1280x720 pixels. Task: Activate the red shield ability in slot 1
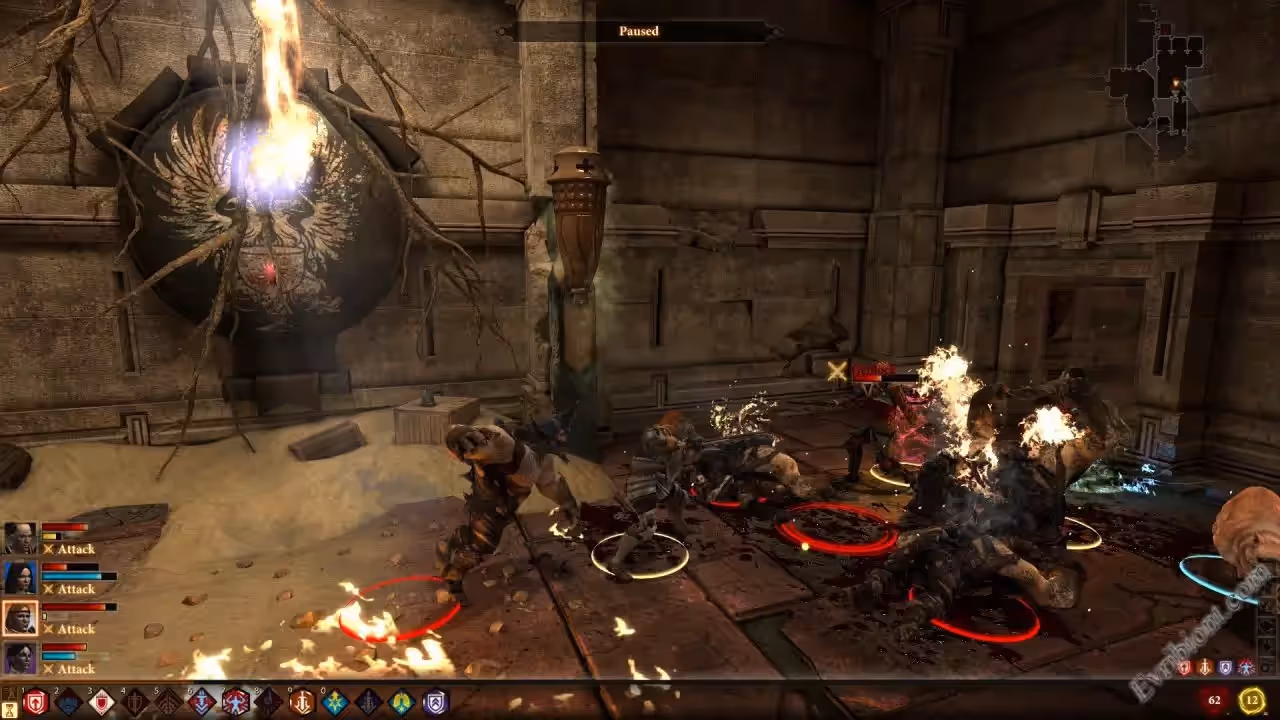pos(35,702)
